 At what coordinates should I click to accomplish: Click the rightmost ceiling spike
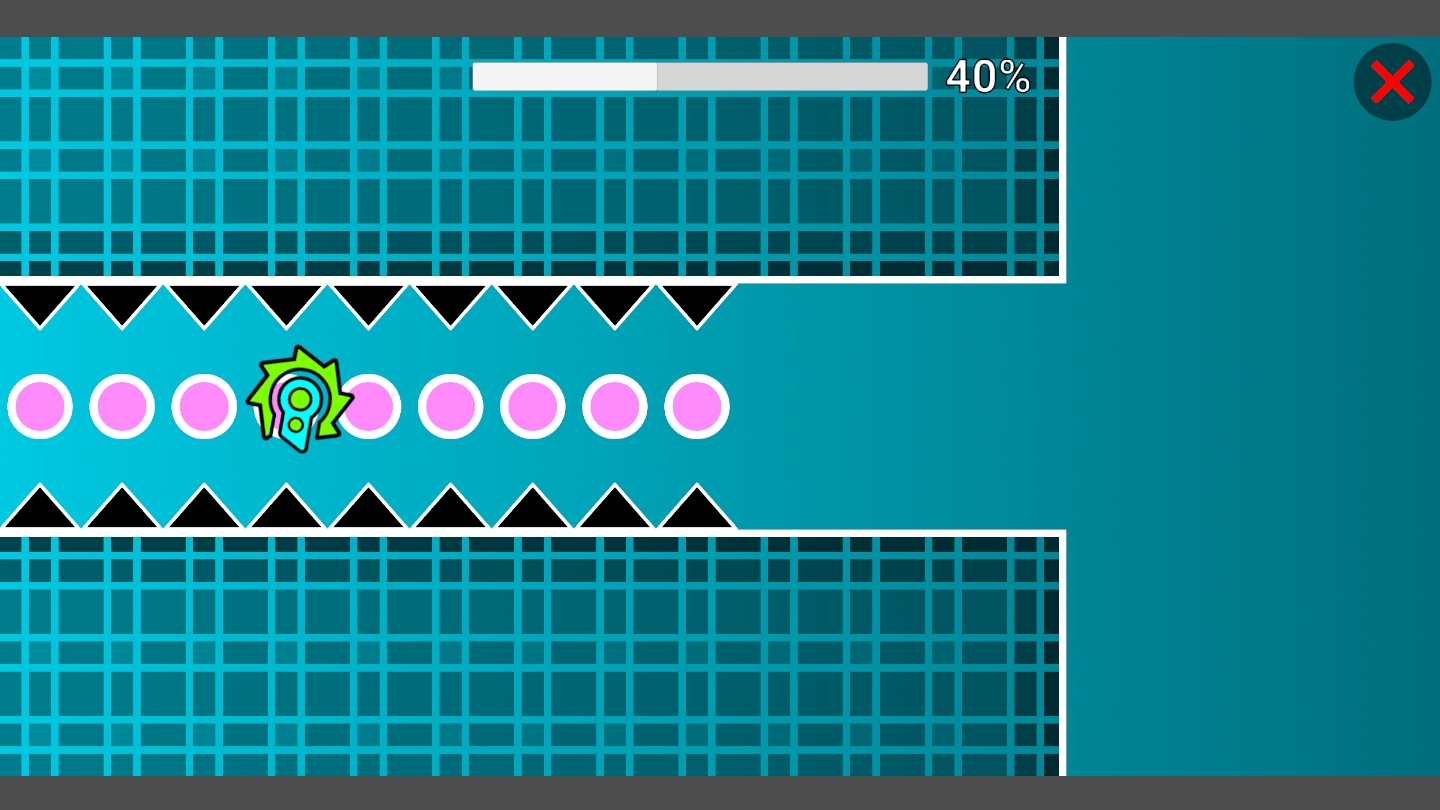tap(696, 300)
